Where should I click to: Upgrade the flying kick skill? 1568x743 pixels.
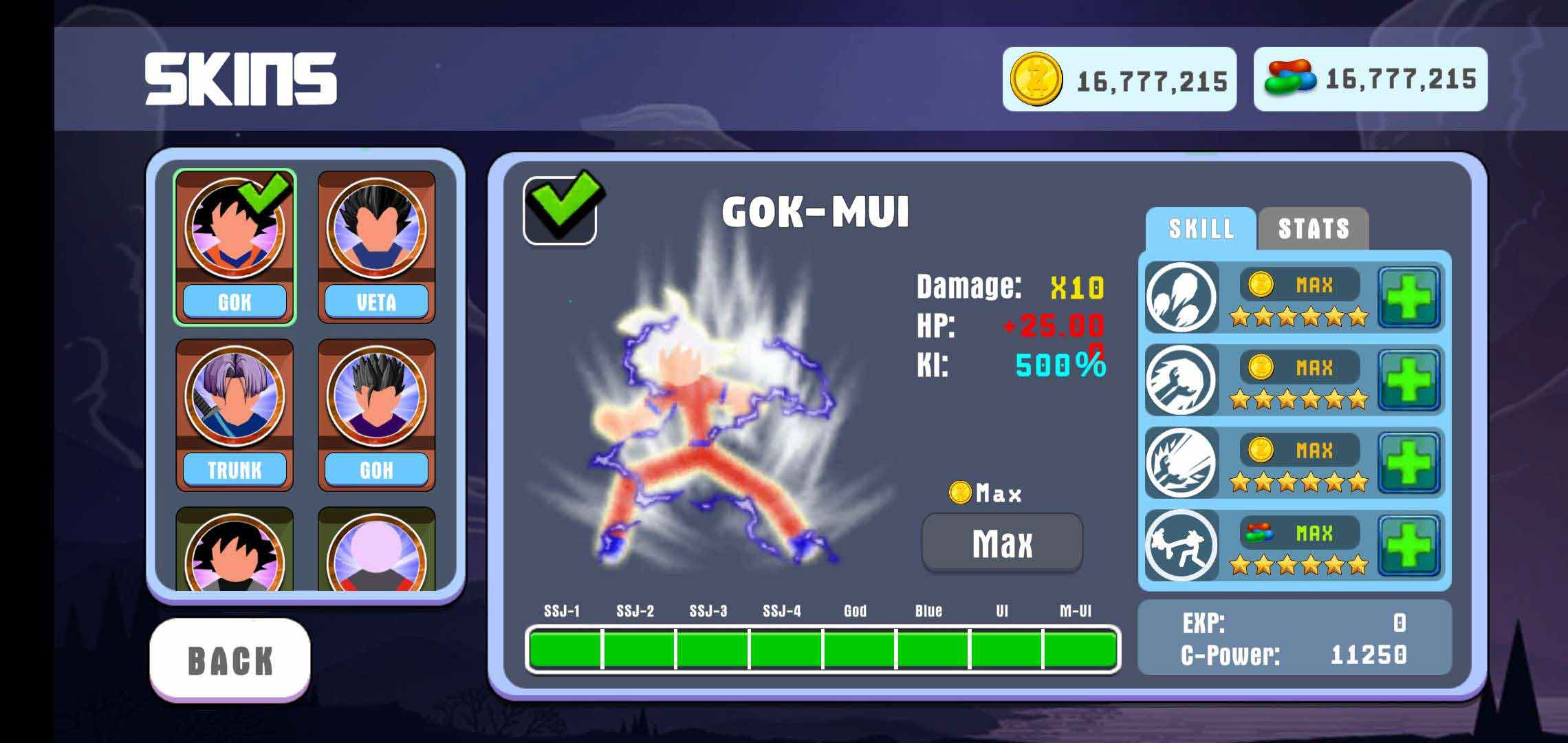click(1409, 546)
